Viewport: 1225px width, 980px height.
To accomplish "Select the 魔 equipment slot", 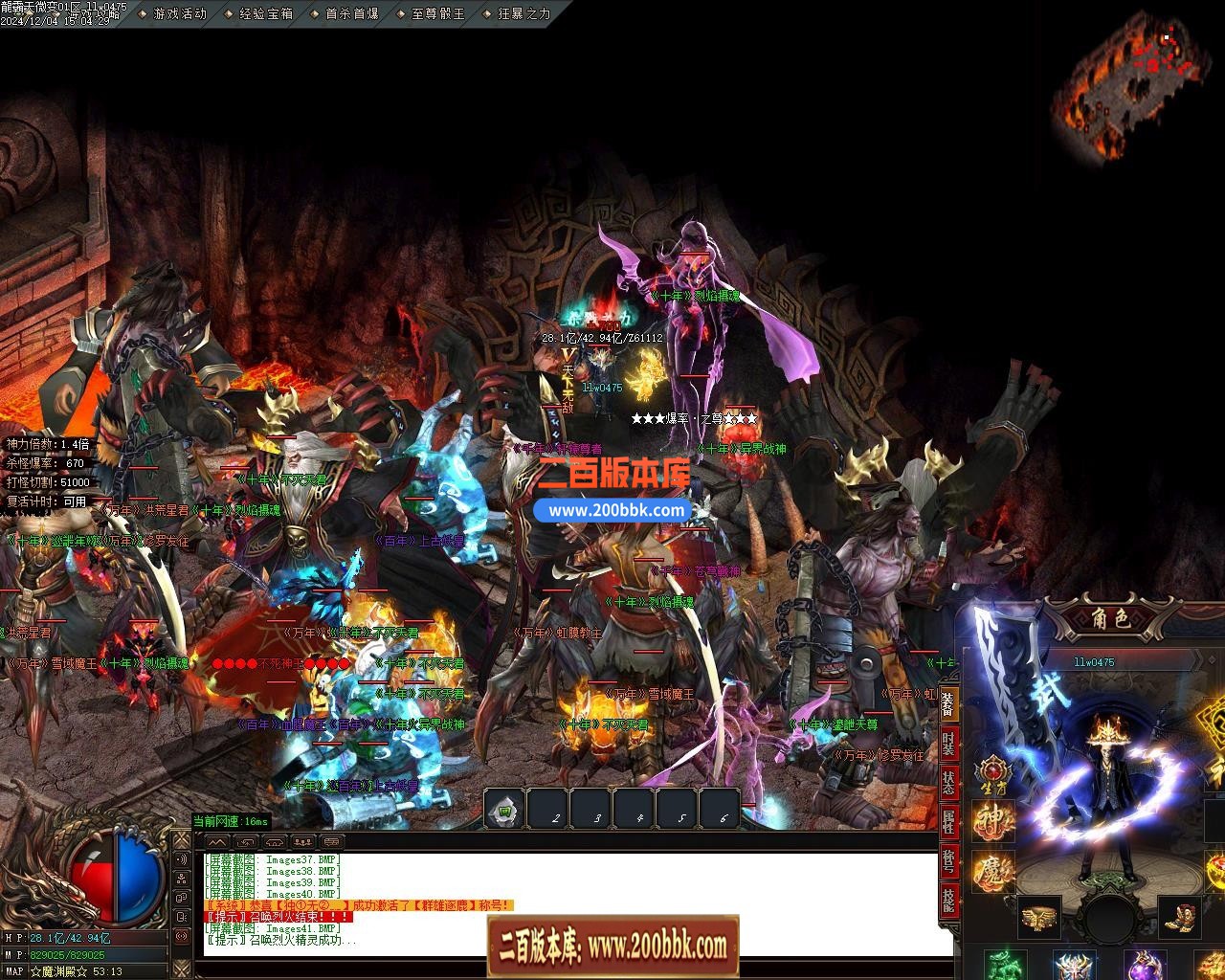I will coord(992,872).
